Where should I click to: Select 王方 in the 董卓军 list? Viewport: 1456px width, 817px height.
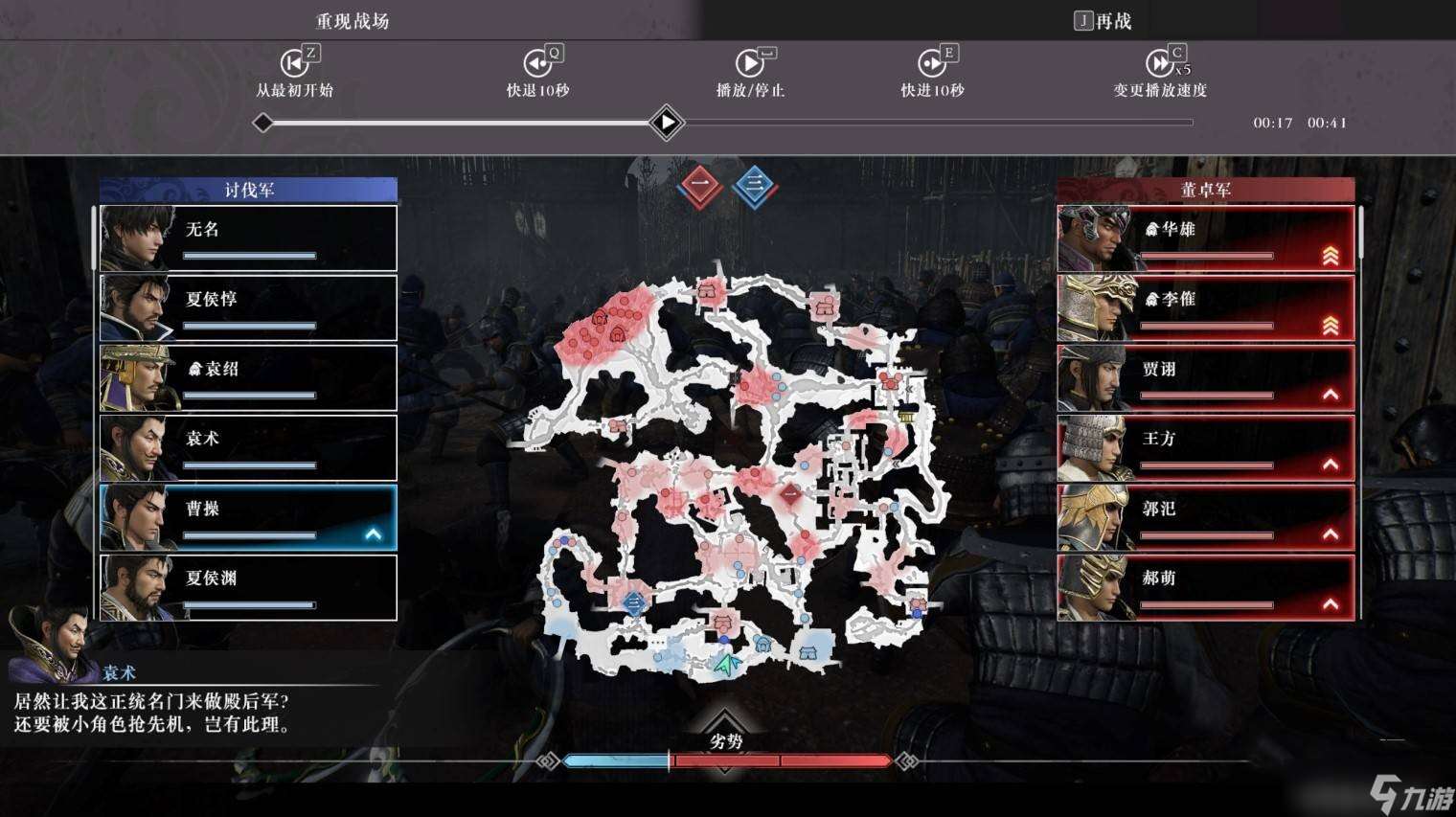1205,446
